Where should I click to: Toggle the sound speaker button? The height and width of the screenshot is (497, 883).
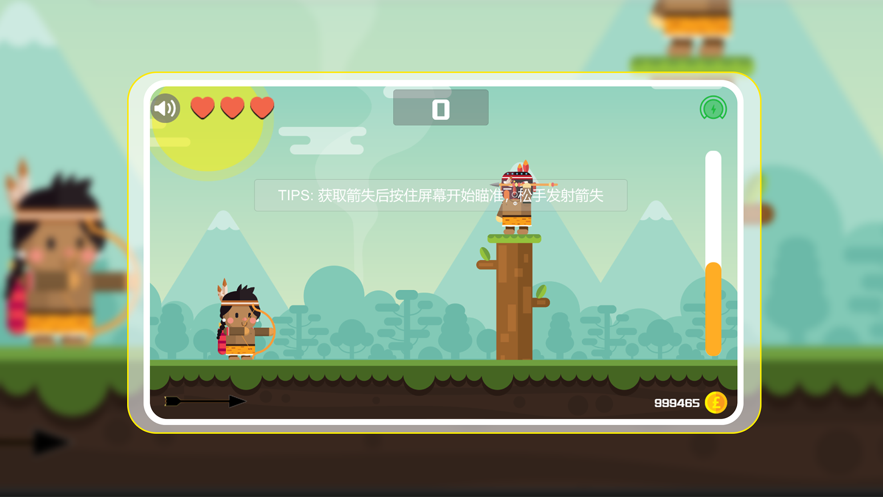pos(165,108)
